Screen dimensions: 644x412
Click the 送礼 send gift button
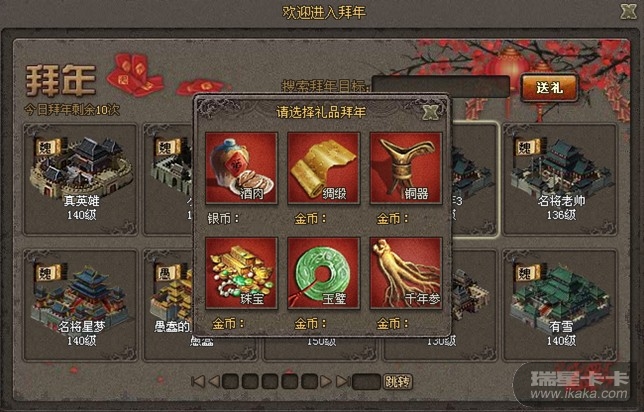[549, 87]
